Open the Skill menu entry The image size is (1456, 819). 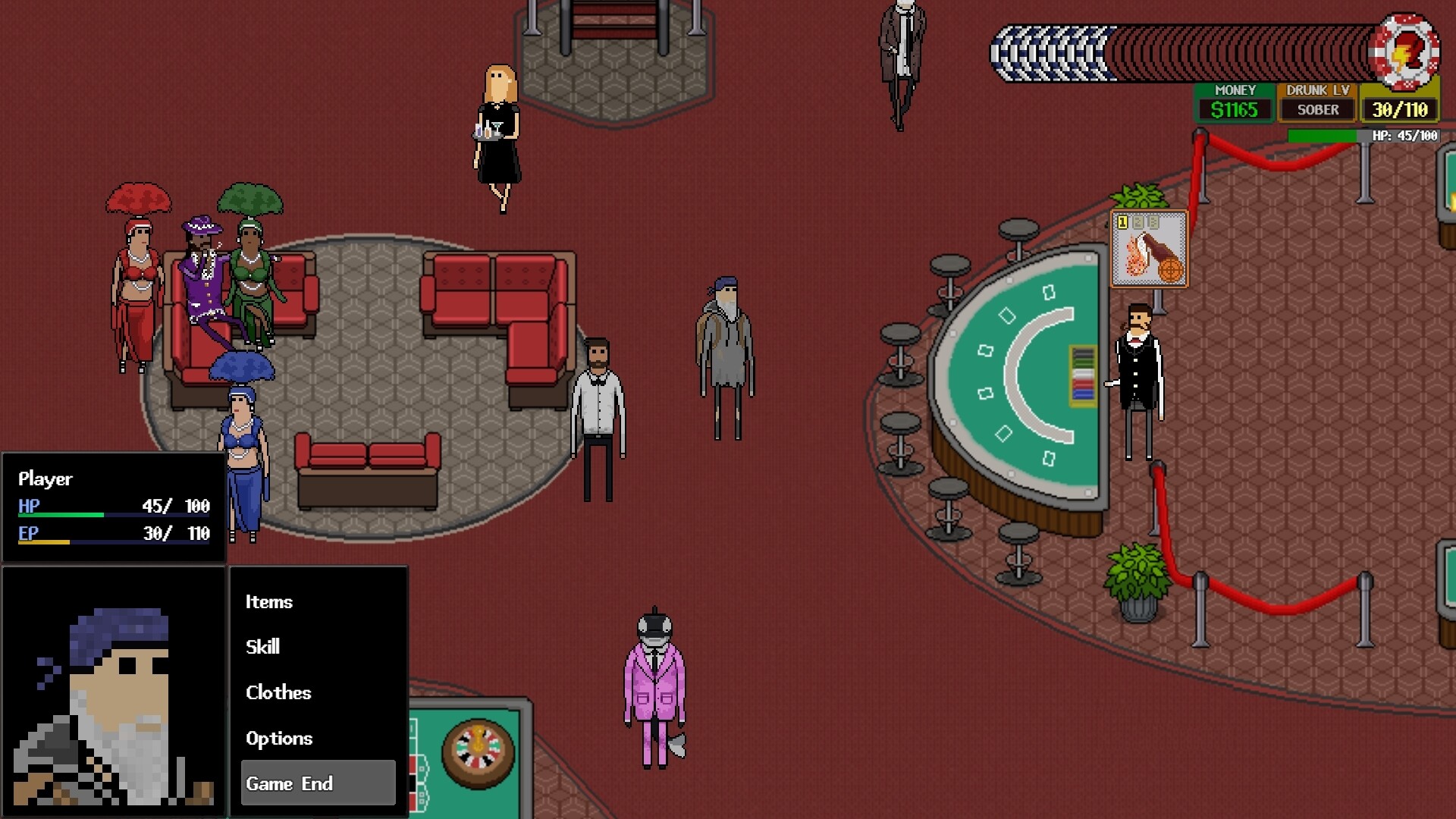pyautogui.click(x=262, y=647)
